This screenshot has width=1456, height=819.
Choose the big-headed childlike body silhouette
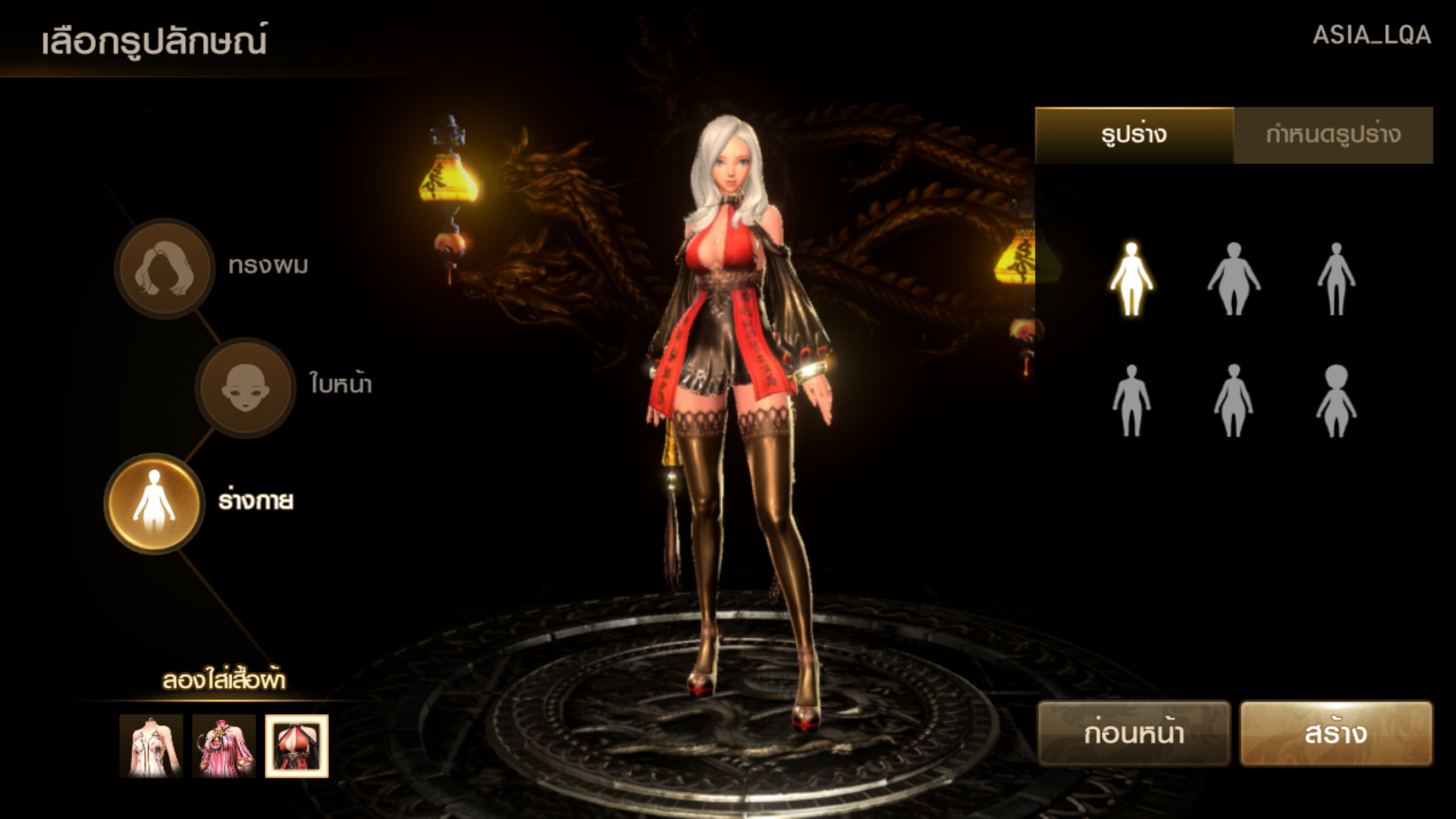(1335, 400)
